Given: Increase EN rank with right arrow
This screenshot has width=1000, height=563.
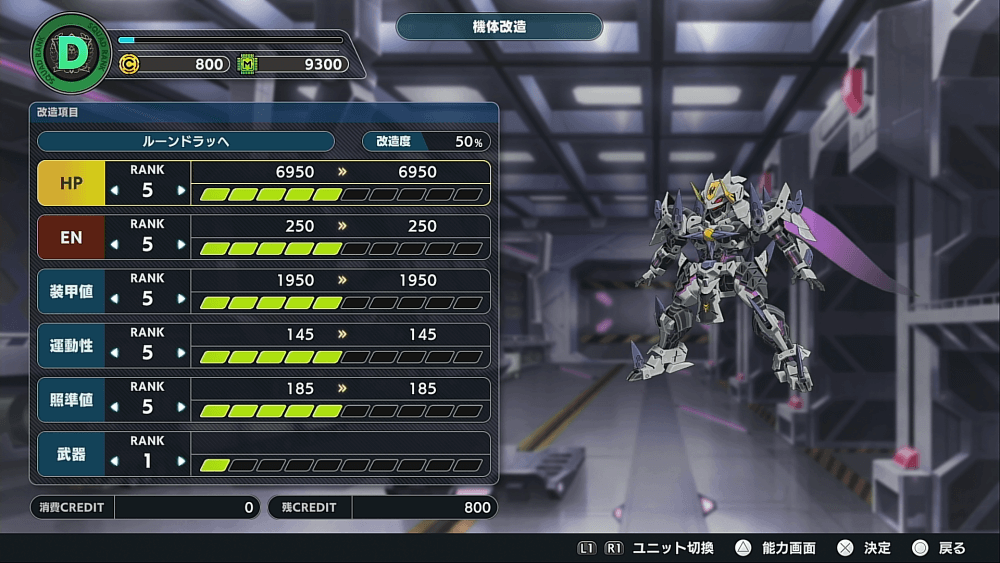Looking at the screenshot, I should [181, 244].
